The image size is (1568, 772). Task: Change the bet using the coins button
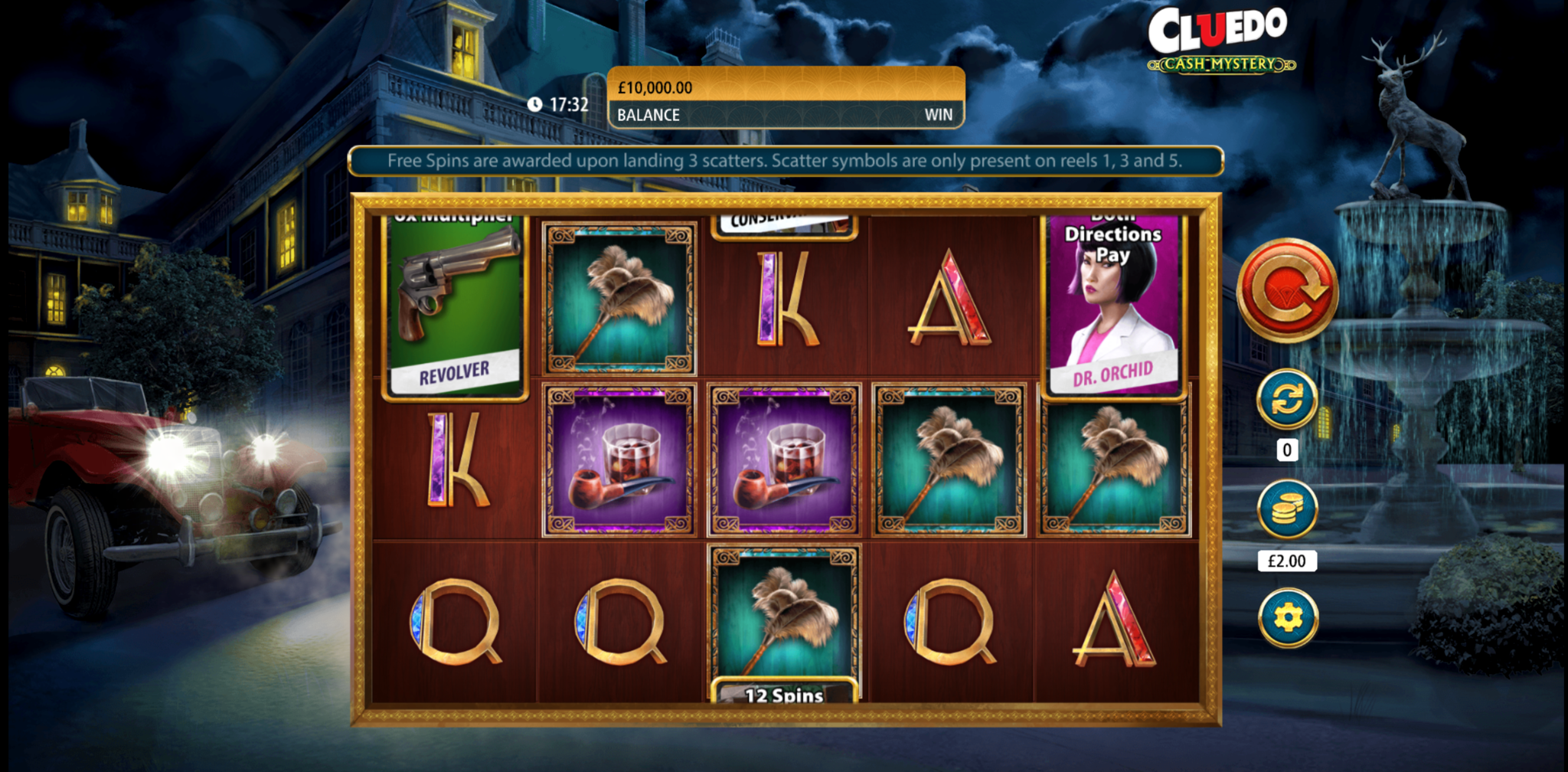tap(1287, 509)
